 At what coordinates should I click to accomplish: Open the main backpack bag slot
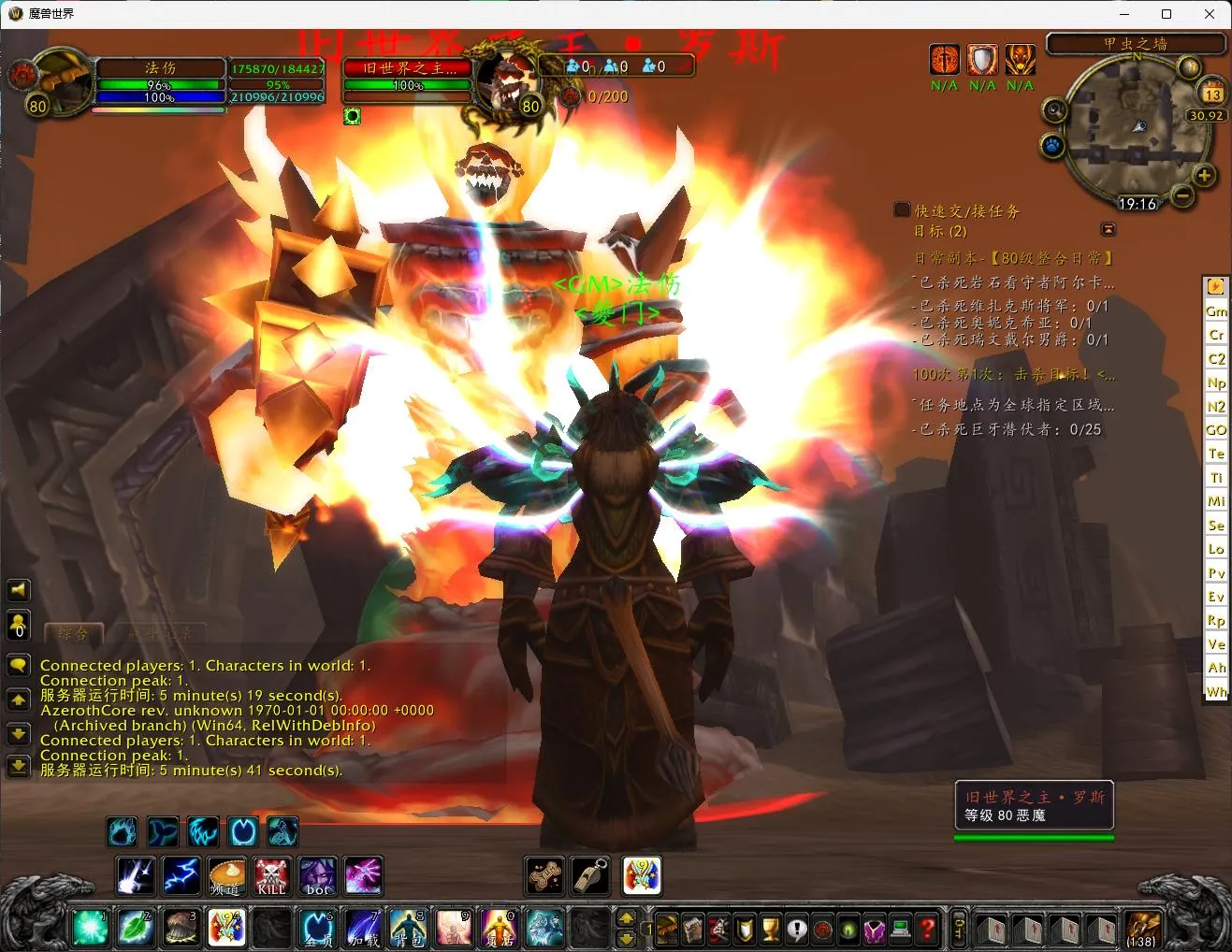(x=1142, y=929)
